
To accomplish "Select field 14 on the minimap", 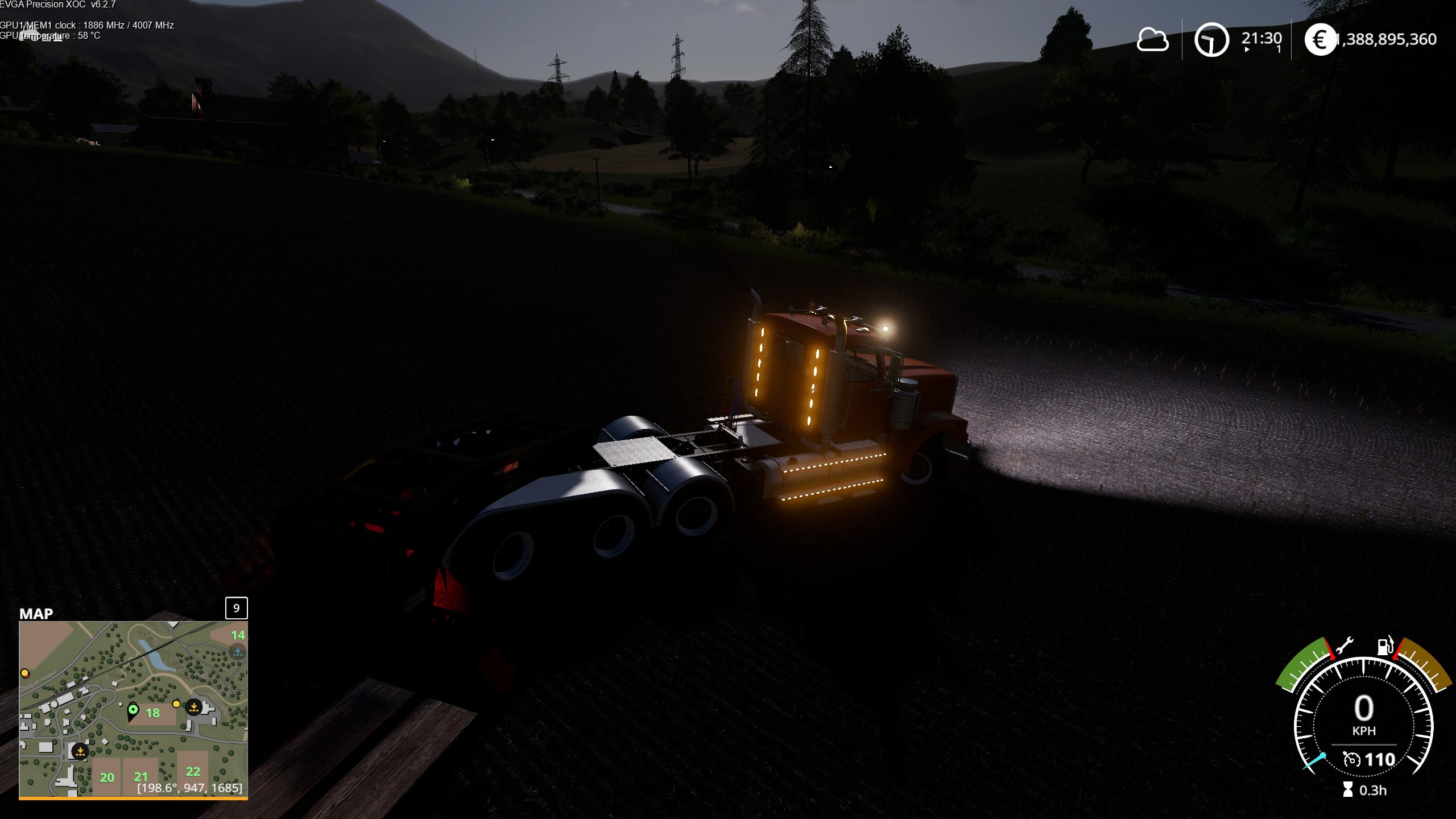I will (x=238, y=635).
